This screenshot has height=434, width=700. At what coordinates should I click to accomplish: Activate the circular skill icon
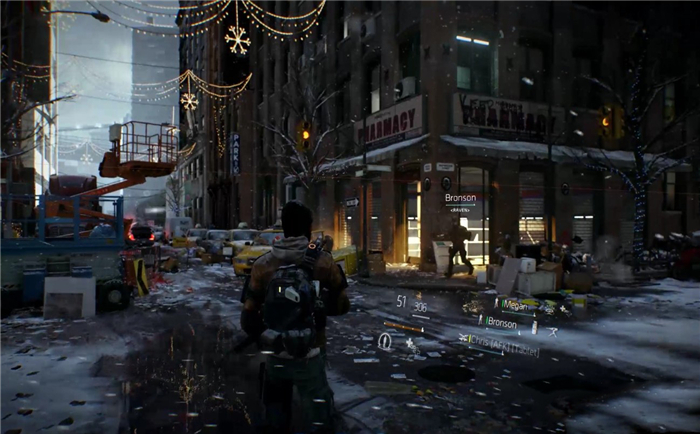point(385,341)
